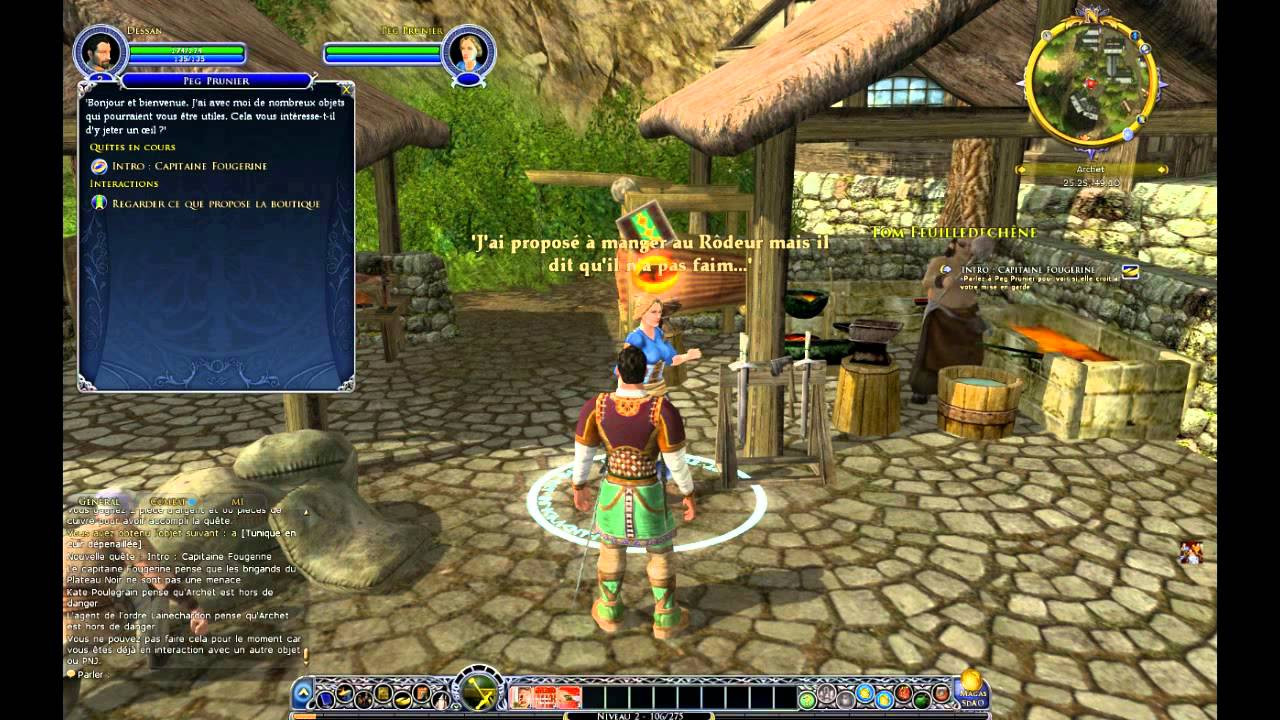Select the Intro : Capitaine Fougerine quest

click(x=188, y=166)
